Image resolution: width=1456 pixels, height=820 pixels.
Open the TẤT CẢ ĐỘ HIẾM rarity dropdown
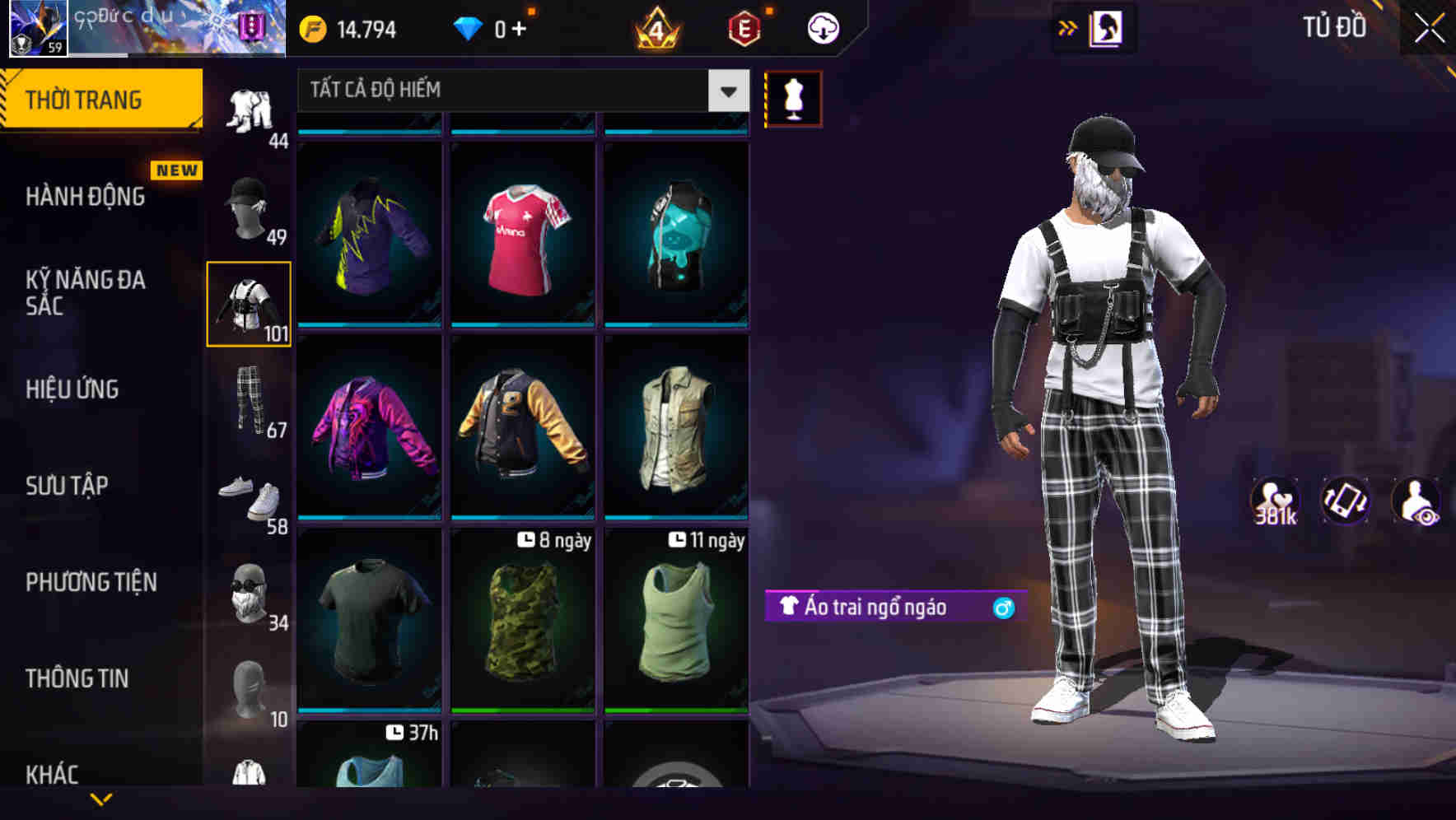[x=519, y=91]
